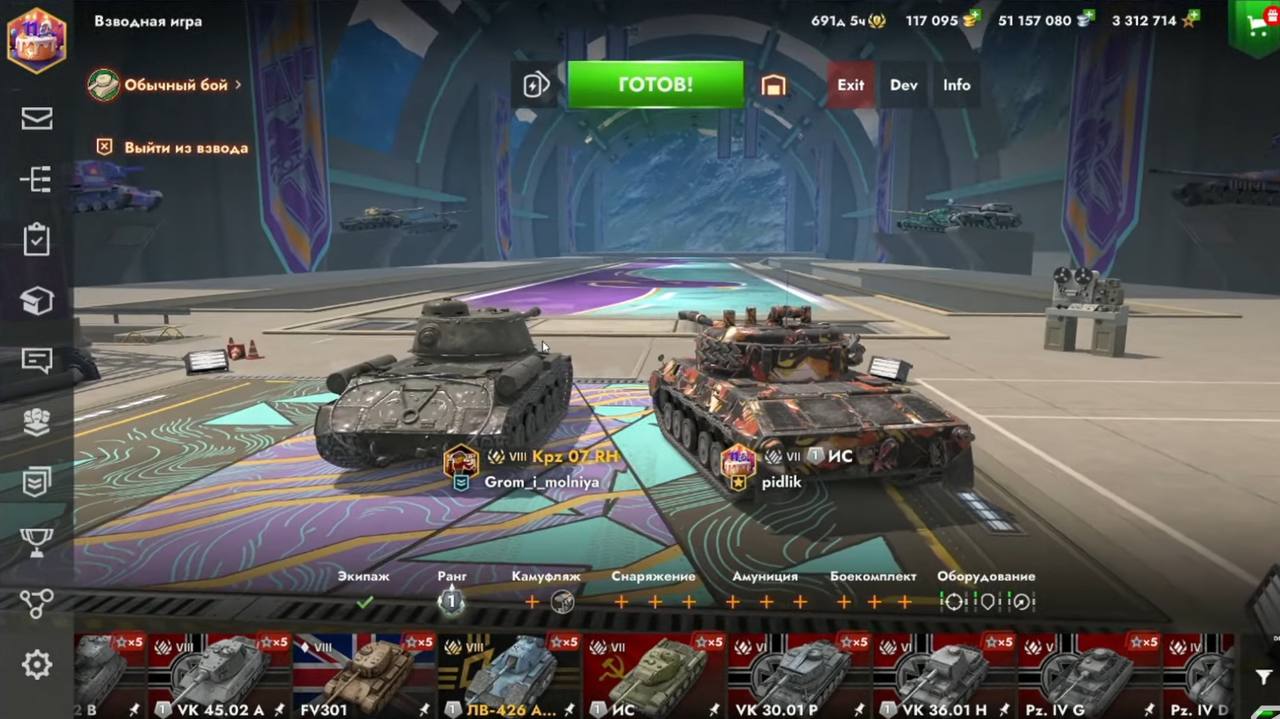This screenshot has width=1280, height=719.
Task: Open the shop cart button
Action: 1256,25
